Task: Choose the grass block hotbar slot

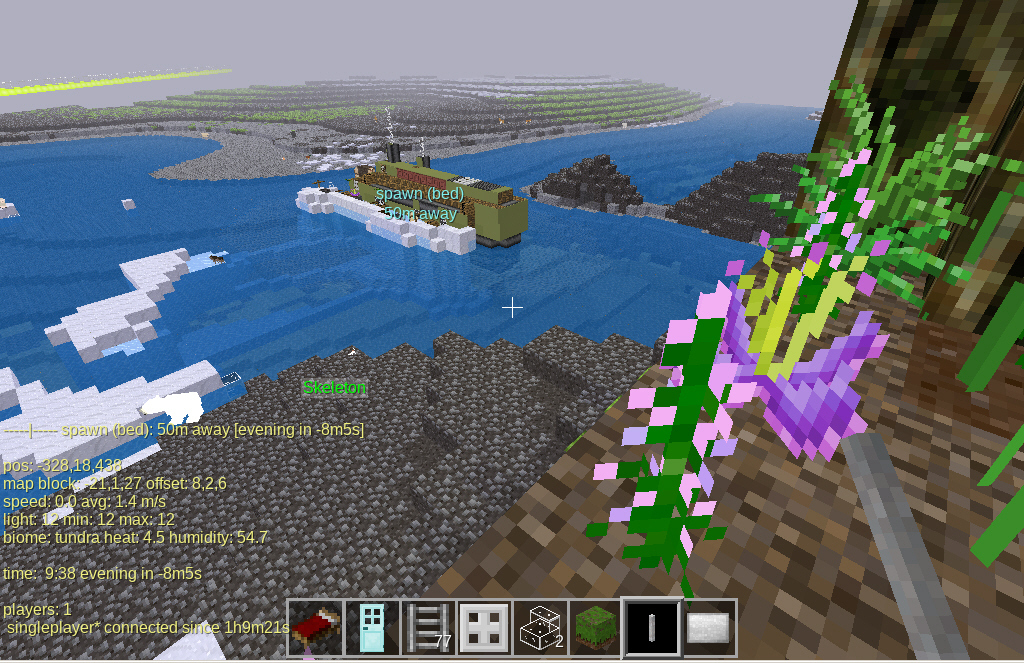Action: (x=596, y=628)
